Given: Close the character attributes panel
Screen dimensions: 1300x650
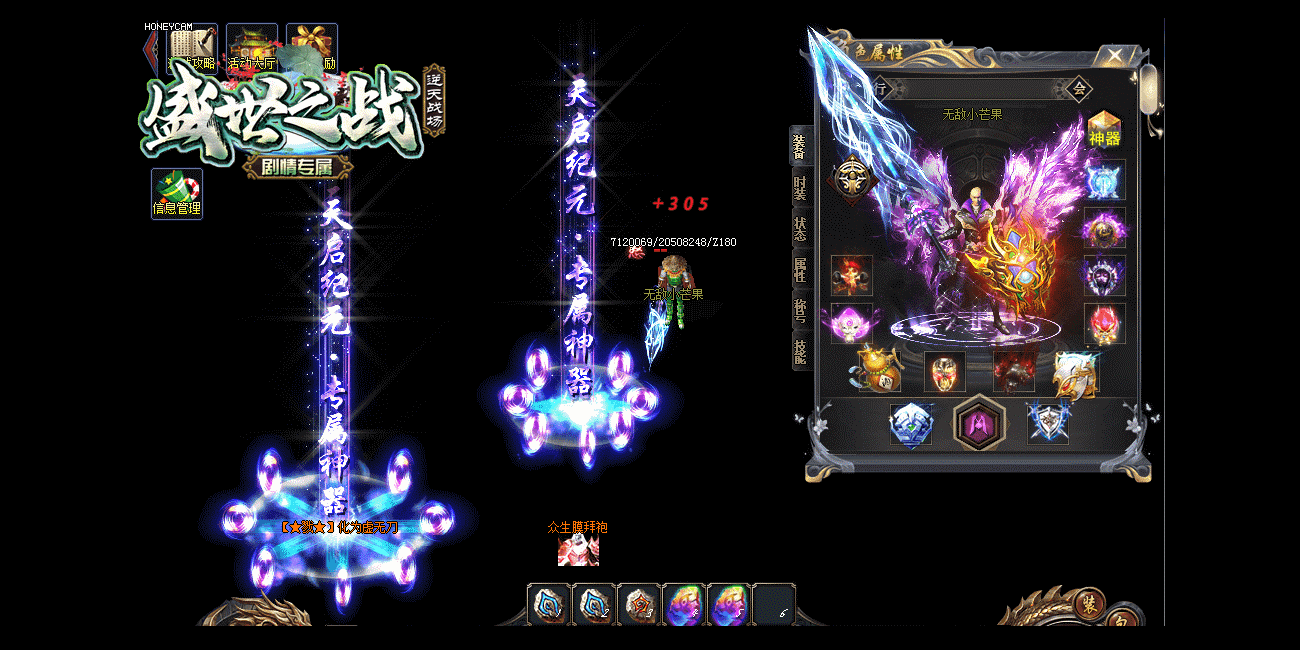Looking at the screenshot, I should (x=1115, y=55).
